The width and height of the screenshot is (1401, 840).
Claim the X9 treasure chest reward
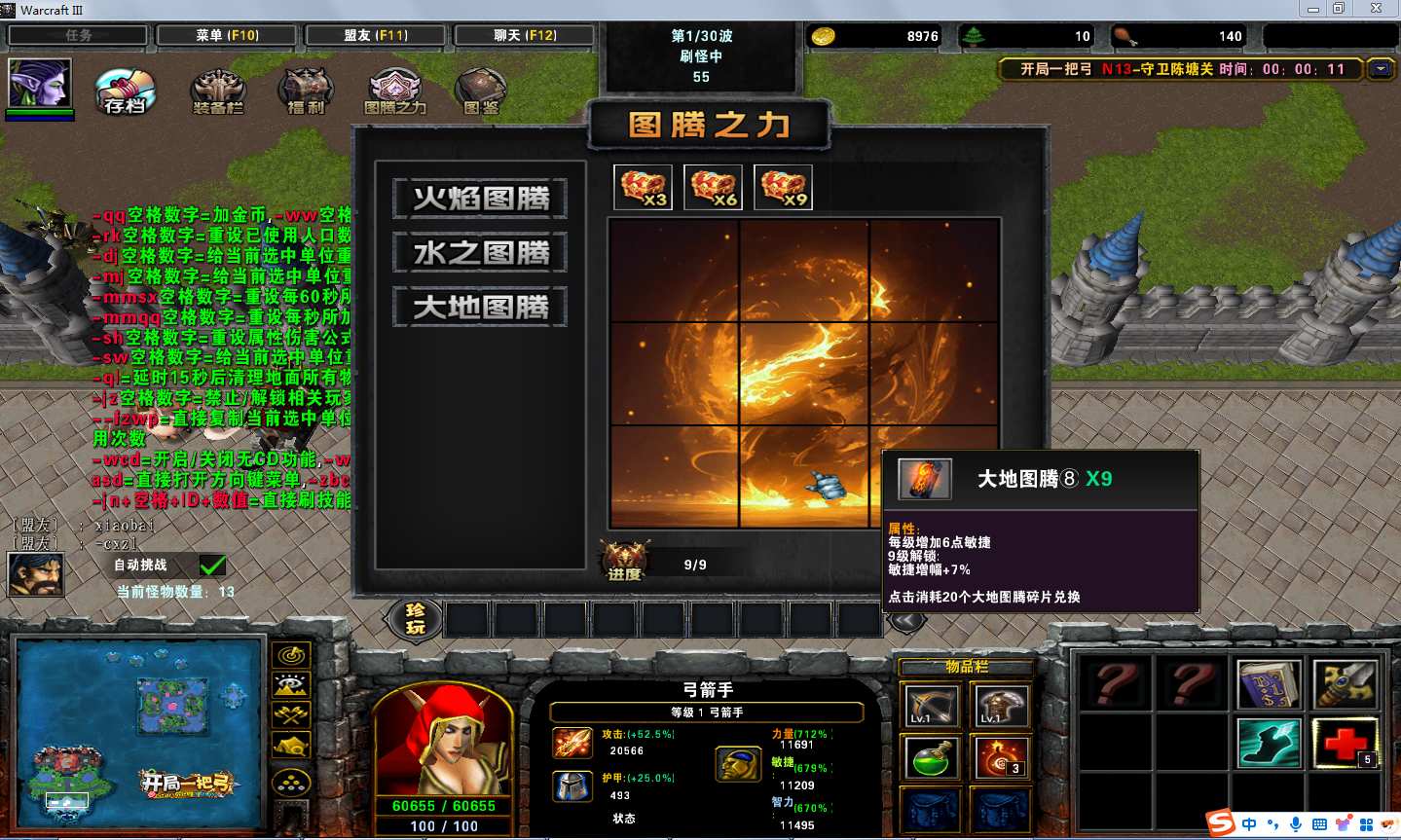tap(784, 187)
